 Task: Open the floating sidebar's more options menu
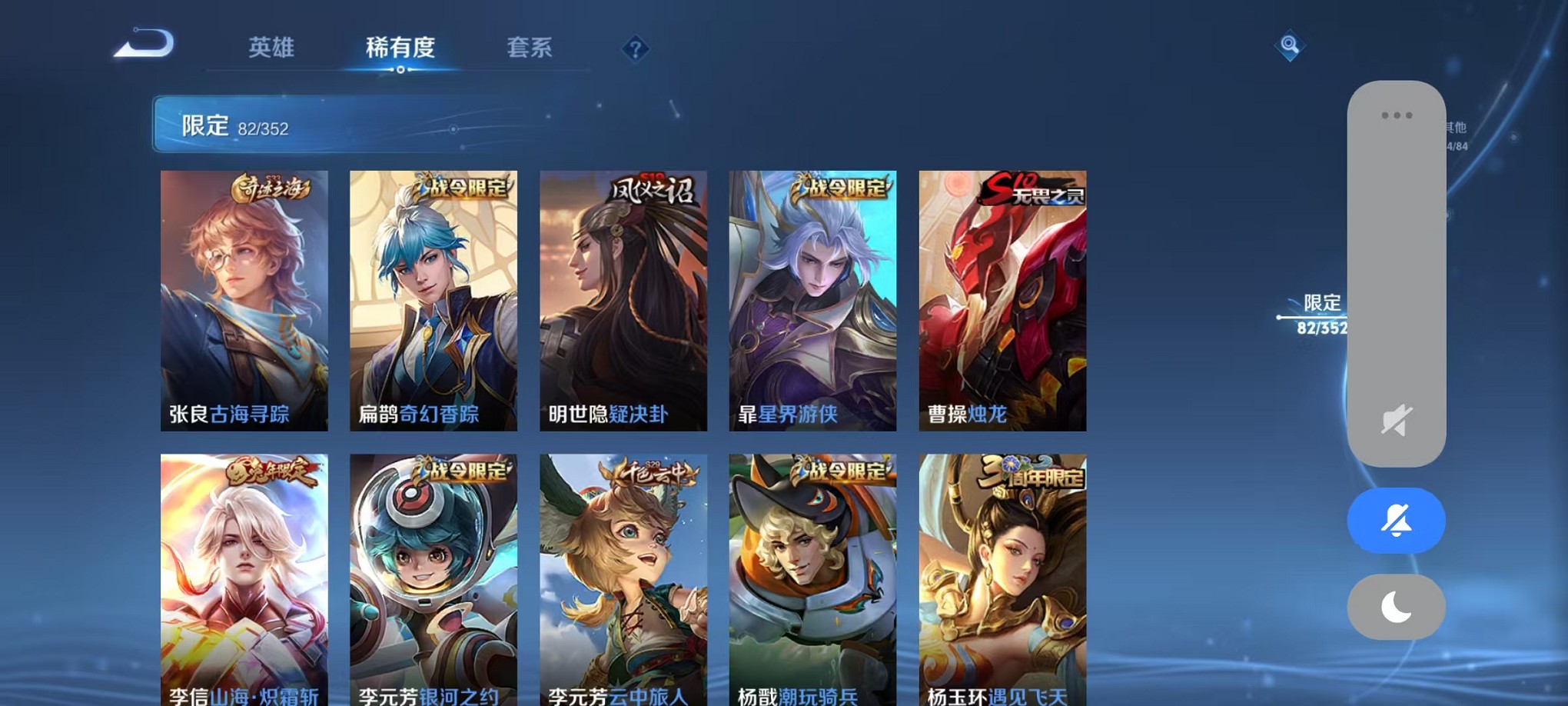(x=1396, y=114)
